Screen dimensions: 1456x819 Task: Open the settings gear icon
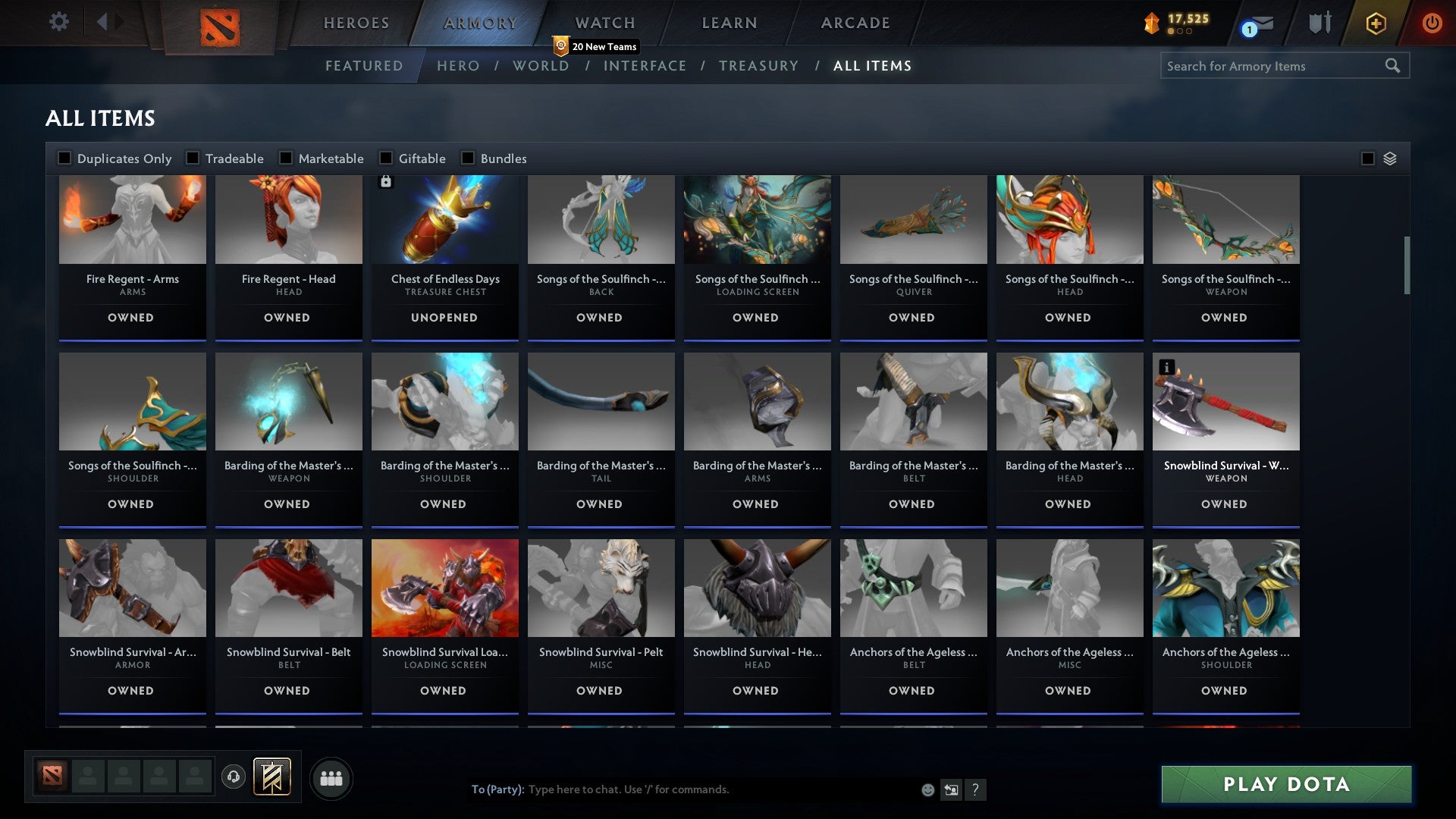click(x=58, y=22)
